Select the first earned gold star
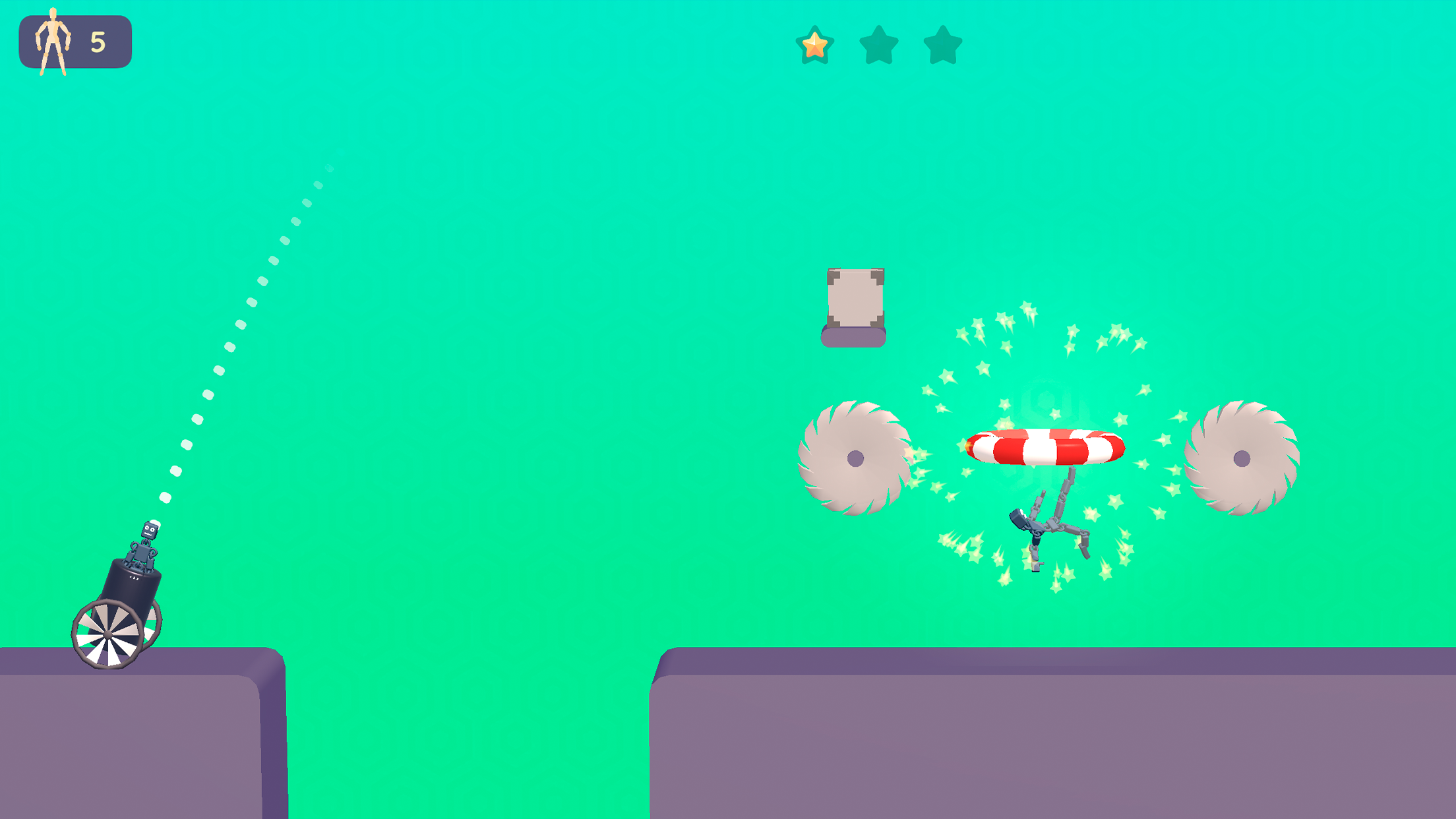 click(815, 44)
